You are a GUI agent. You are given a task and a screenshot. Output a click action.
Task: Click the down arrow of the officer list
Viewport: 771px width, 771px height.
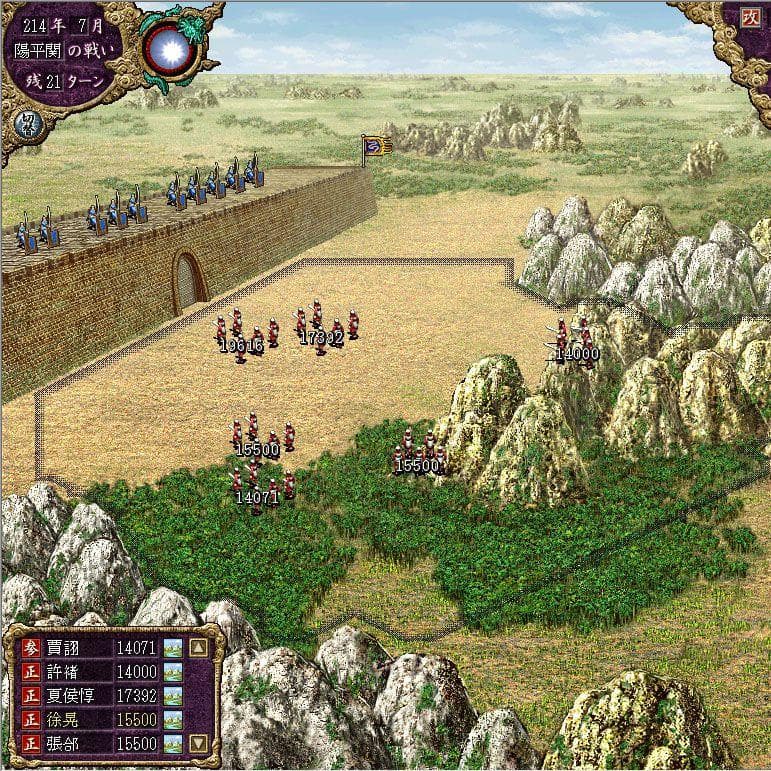click(x=198, y=743)
